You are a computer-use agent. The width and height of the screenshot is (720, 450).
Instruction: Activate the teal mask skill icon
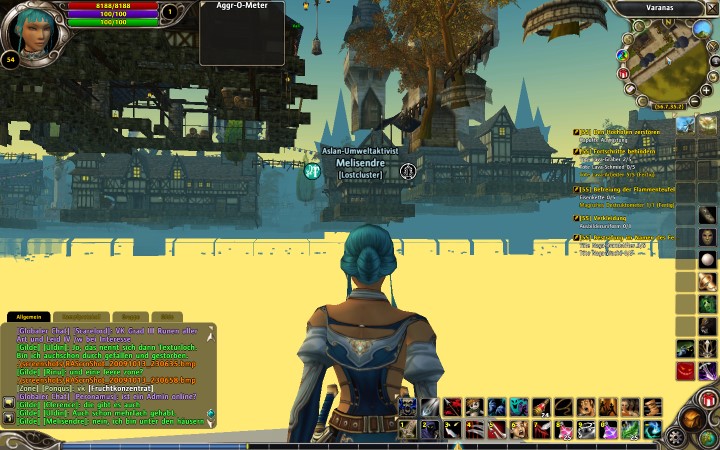(518, 406)
